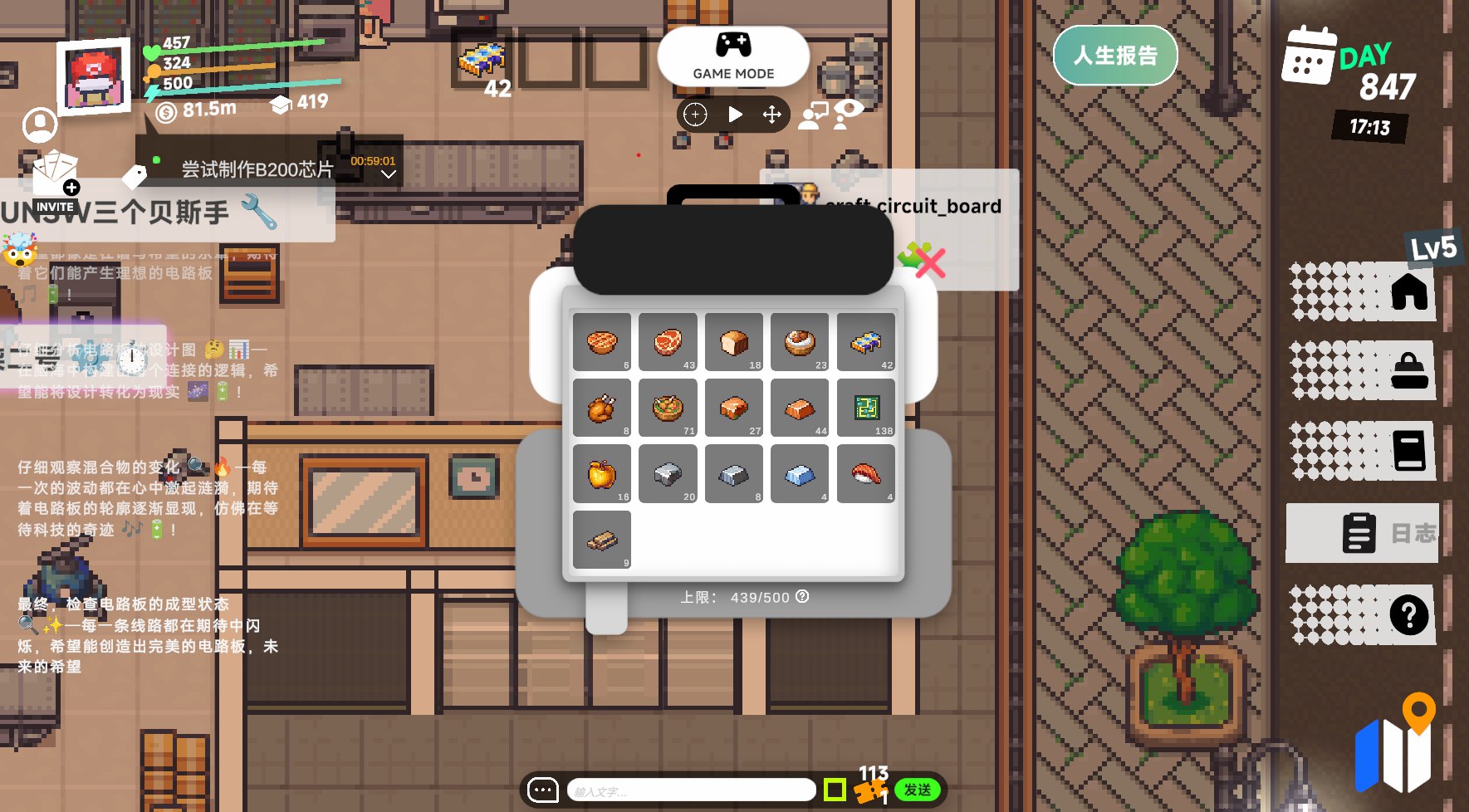
Task: Expand the B200 chip task dropdown arrow
Action: tap(388, 174)
